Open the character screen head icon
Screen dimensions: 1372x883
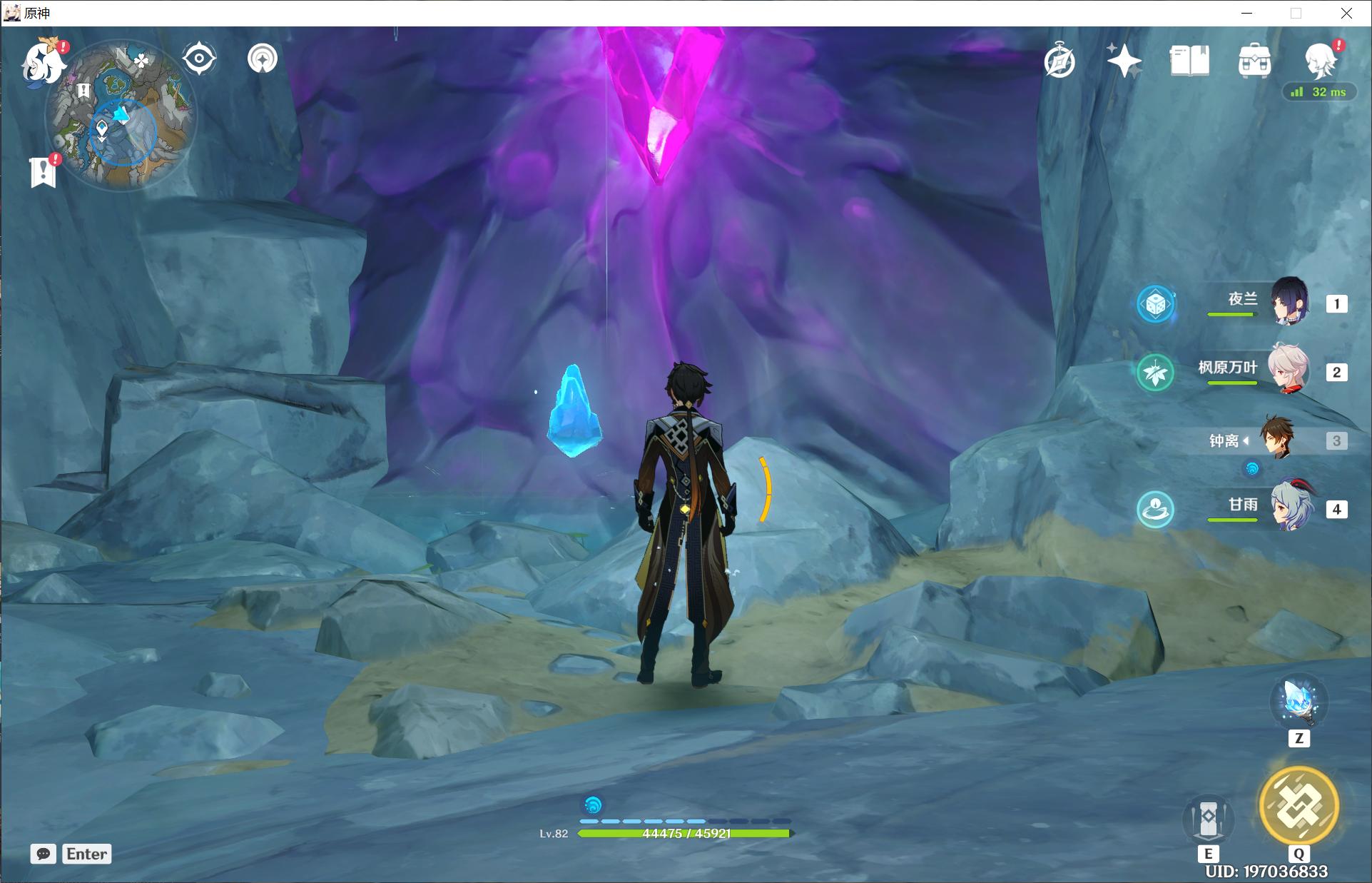click(1319, 60)
